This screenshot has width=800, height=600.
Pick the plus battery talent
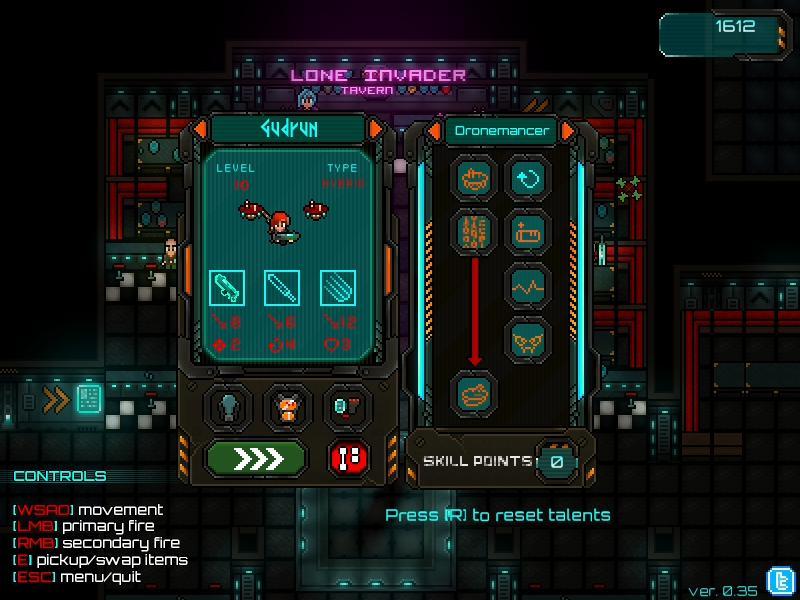[527, 232]
